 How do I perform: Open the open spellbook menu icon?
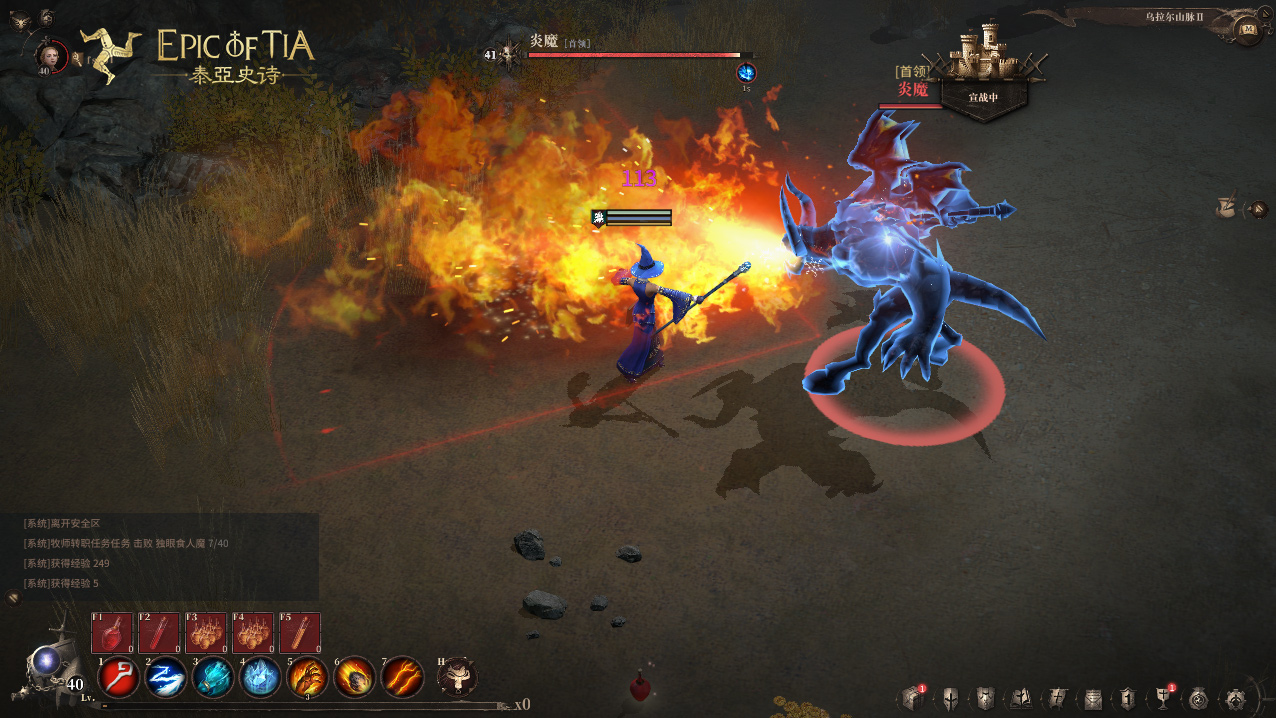tap(1022, 699)
